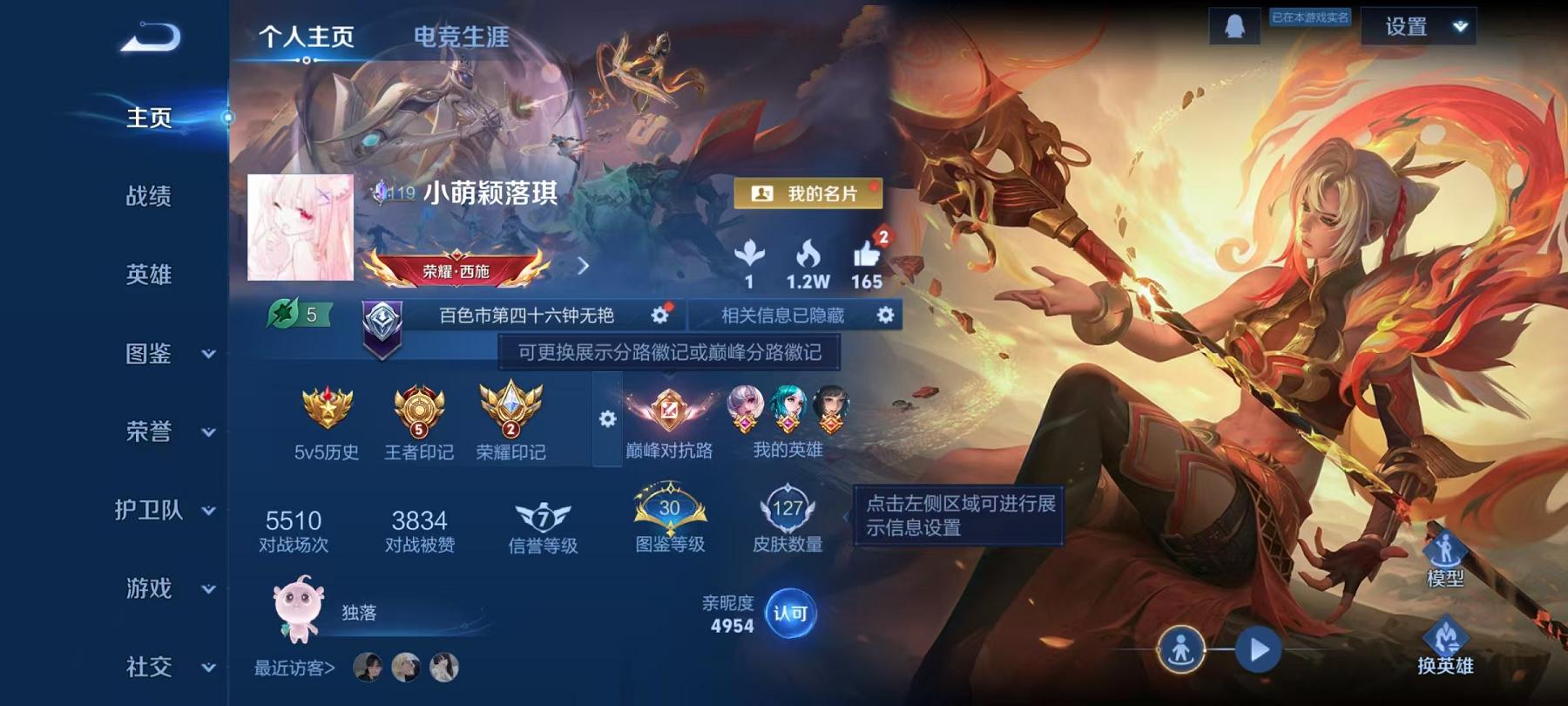Click the QQ penguin account icon
Image resolution: width=1568 pixels, height=706 pixels.
coord(1235,27)
